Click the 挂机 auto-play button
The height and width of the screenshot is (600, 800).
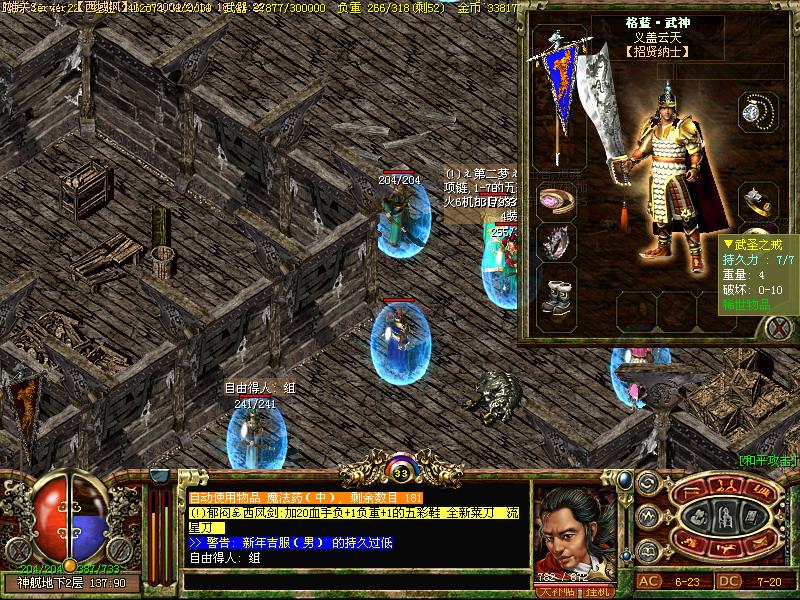[599, 592]
